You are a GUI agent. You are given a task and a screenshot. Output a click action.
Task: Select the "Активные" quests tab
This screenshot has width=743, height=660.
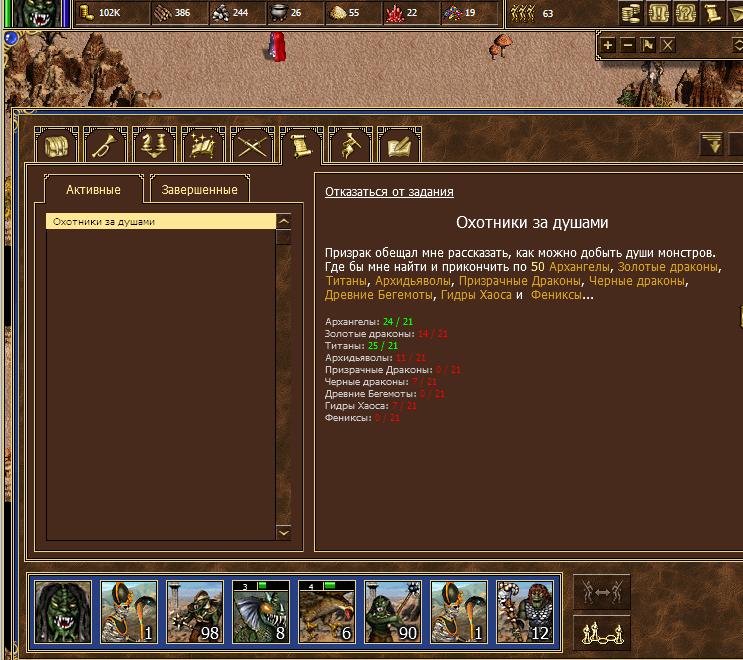coord(93,189)
